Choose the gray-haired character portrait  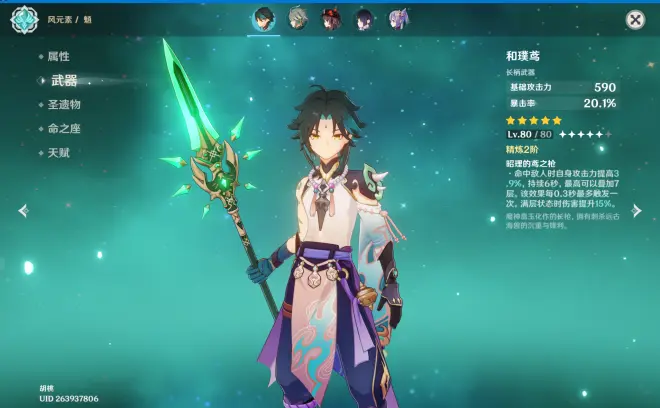tap(296, 19)
